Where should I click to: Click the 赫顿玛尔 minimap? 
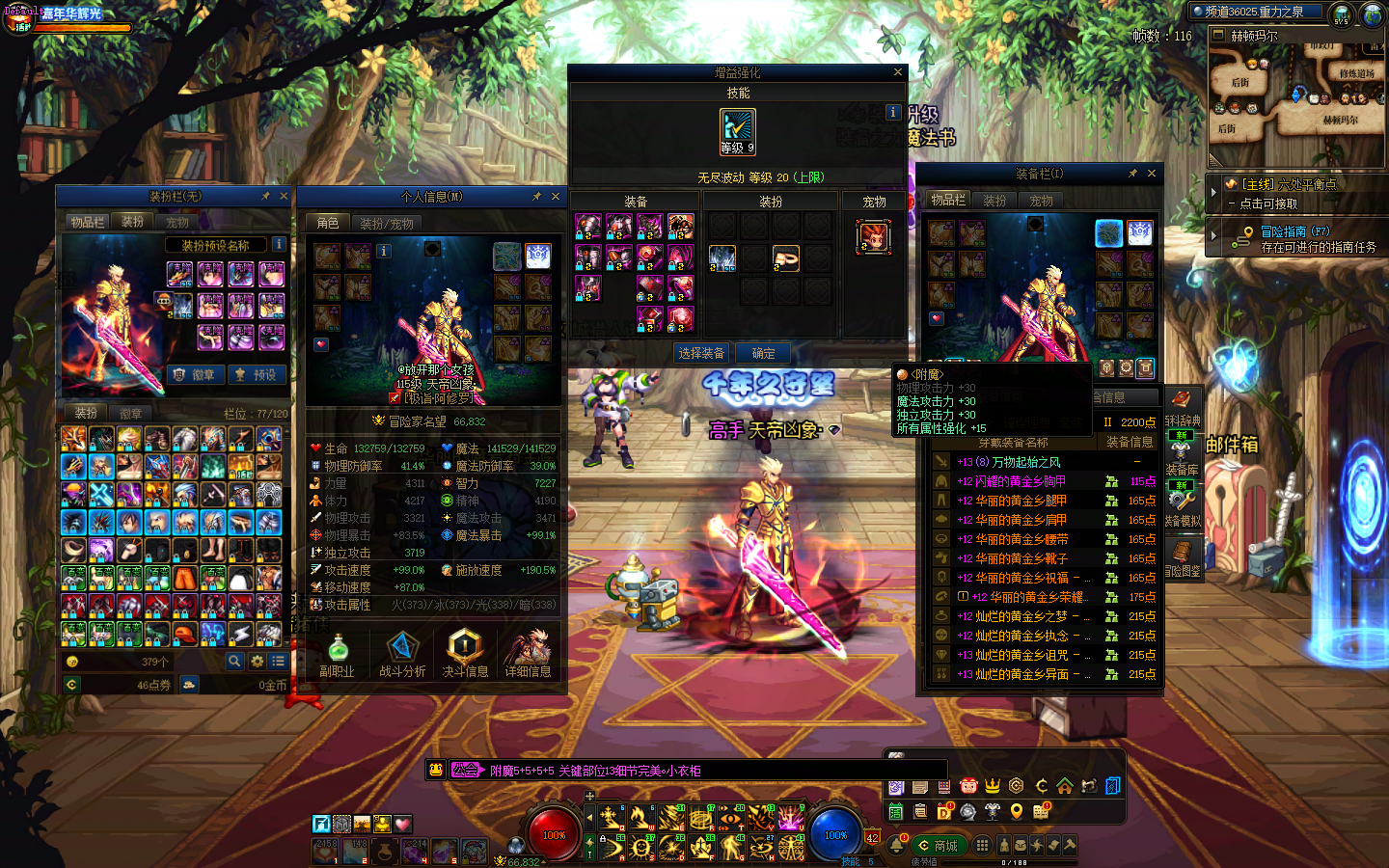(1296, 101)
